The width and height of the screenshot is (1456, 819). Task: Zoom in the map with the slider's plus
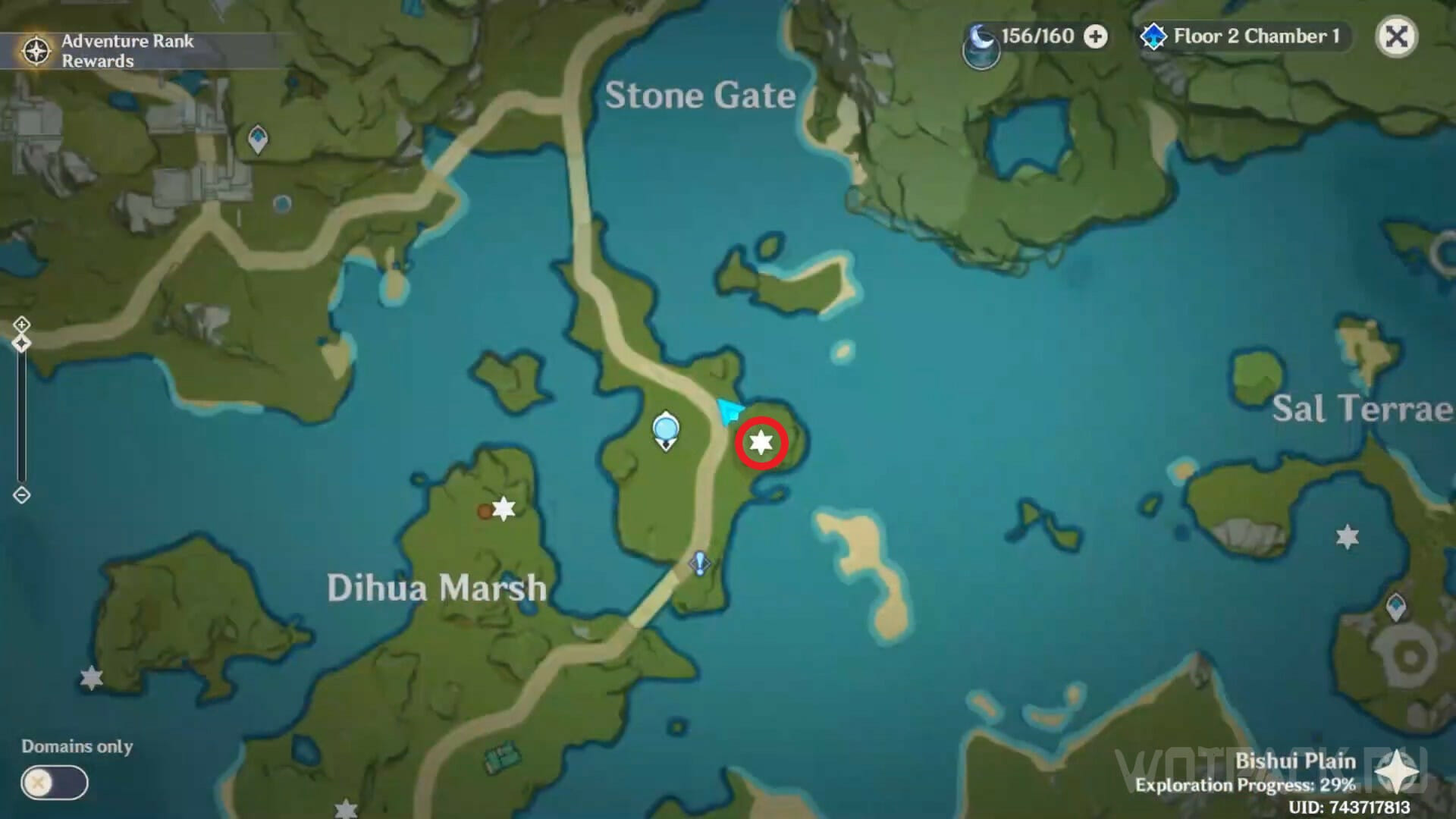click(x=21, y=325)
